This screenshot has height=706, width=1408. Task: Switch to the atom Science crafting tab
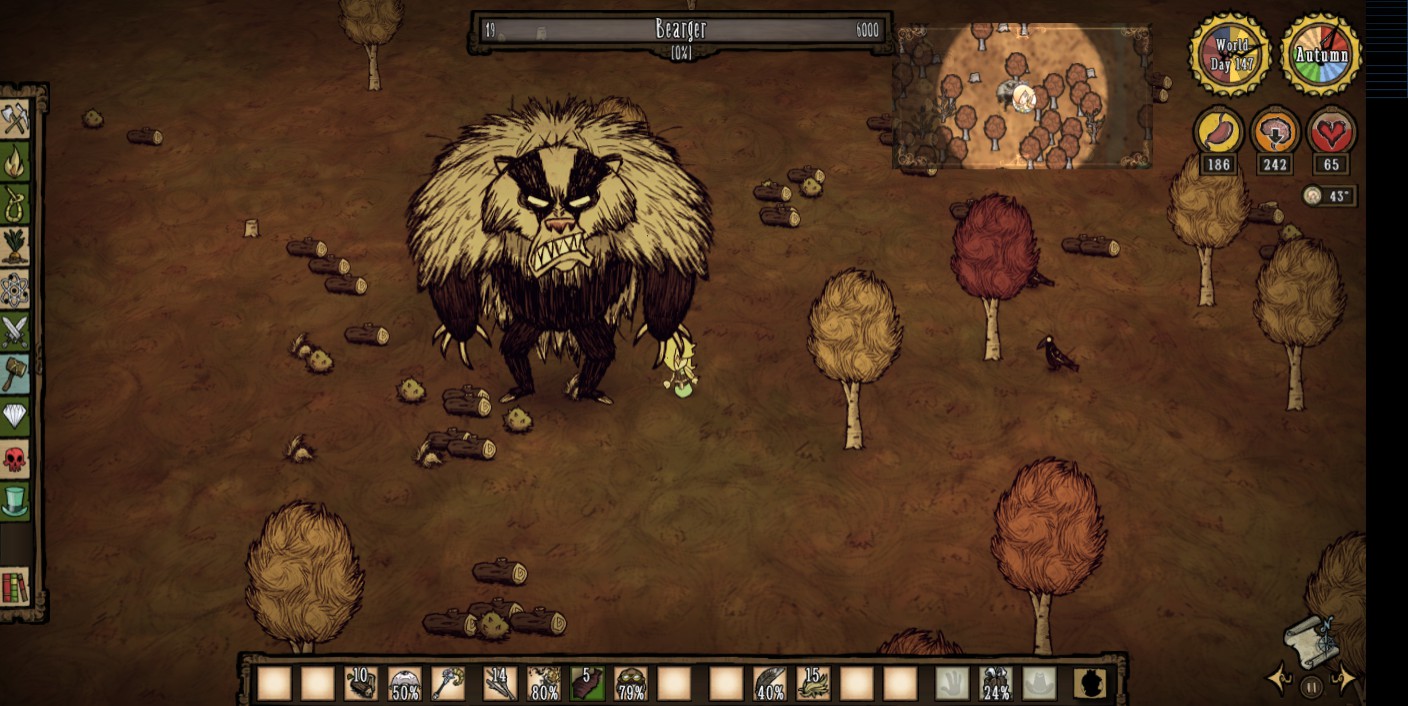(x=15, y=289)
